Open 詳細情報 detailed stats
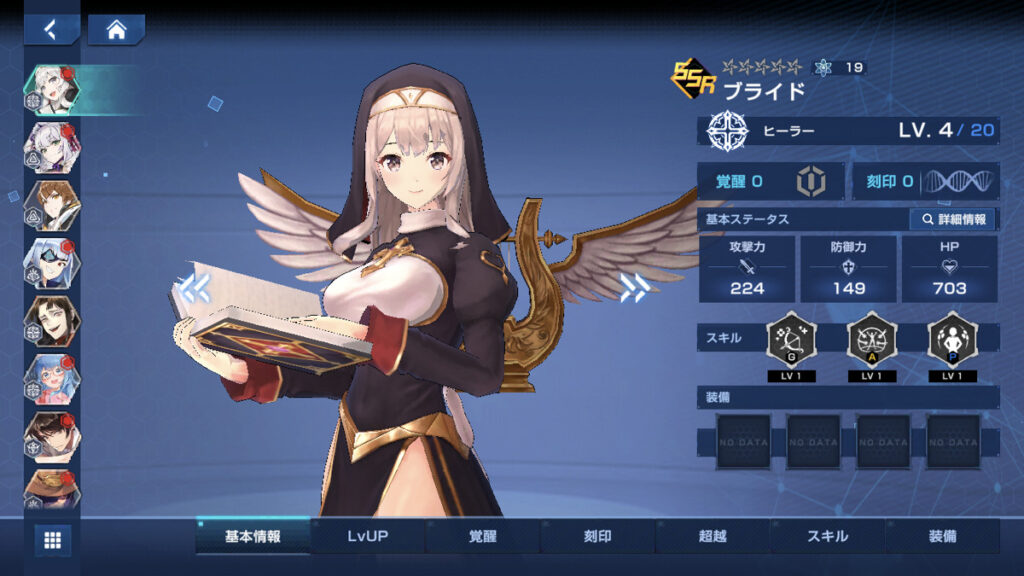The height and width of the screenshot is (576, 1024). pos(952,219)
